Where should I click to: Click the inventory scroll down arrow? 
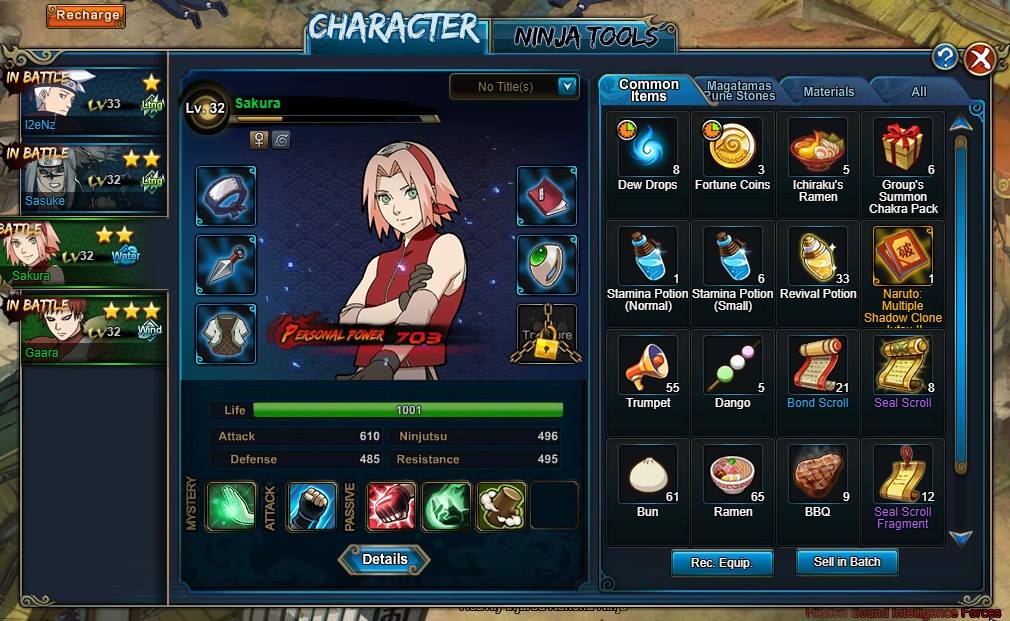(960, 538)
